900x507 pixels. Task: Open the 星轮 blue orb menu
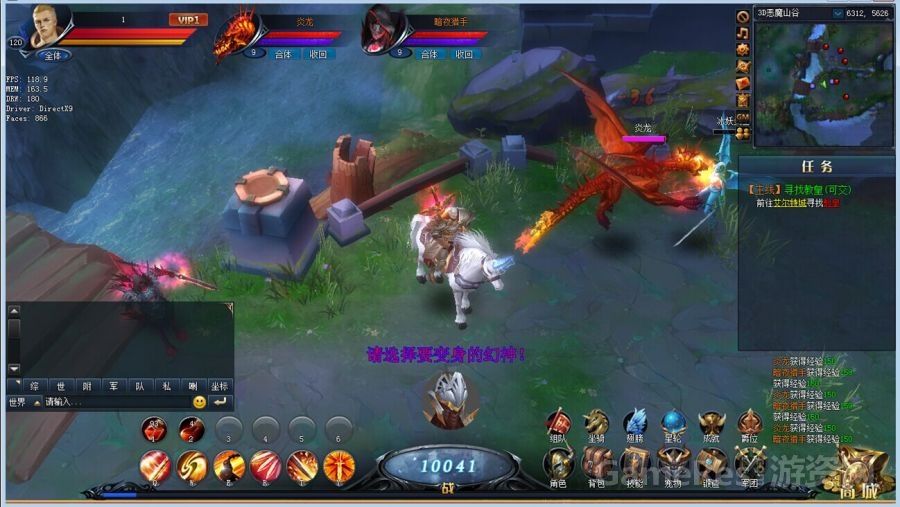tap(673, 423)
